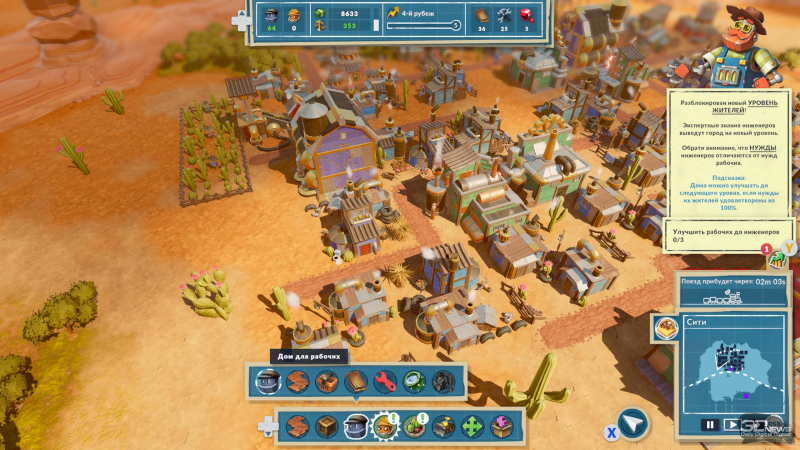Viewport: 800px width, 450px height.
Task: Open the cactus farm category
Action: 414,426
